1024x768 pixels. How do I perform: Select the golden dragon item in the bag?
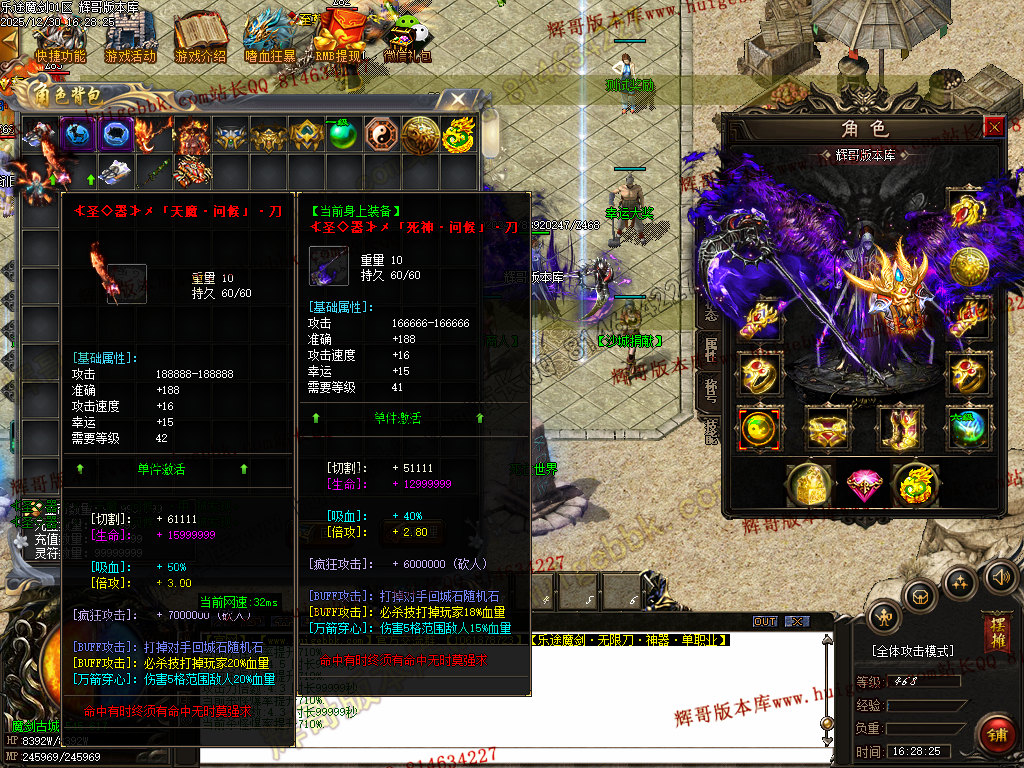click(458, 136)
